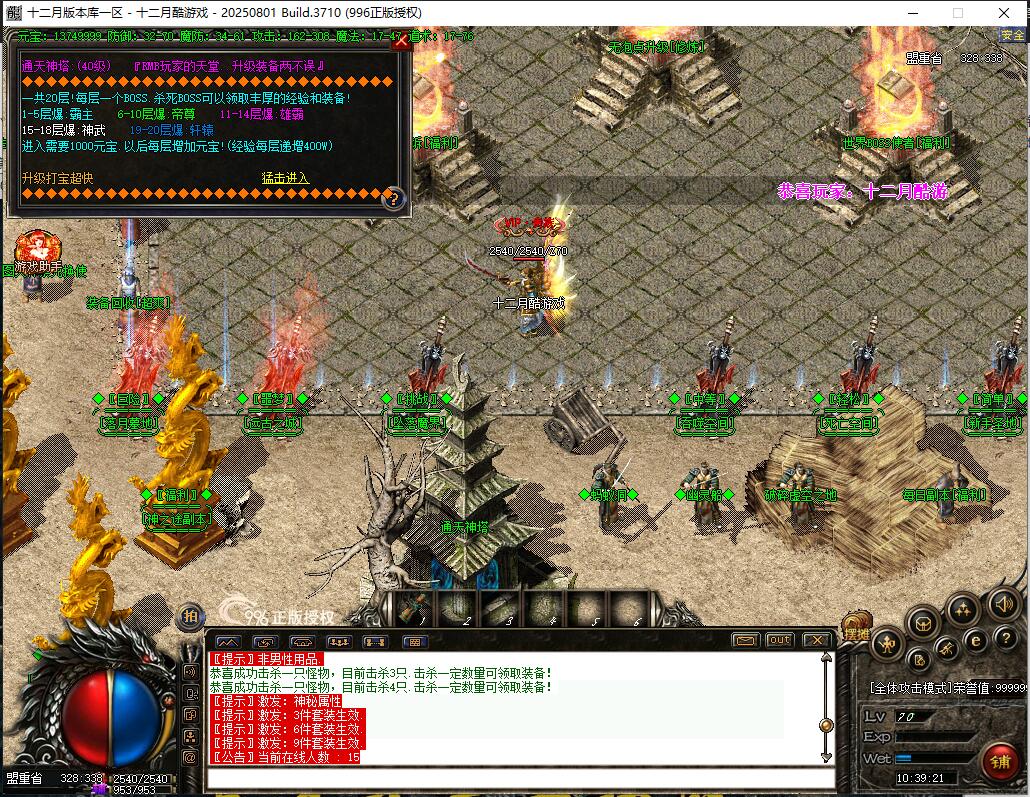Click the chat window's 'out' button
Image resolution: width=1030 pixels, height=797 pixels.
(779, 640)
